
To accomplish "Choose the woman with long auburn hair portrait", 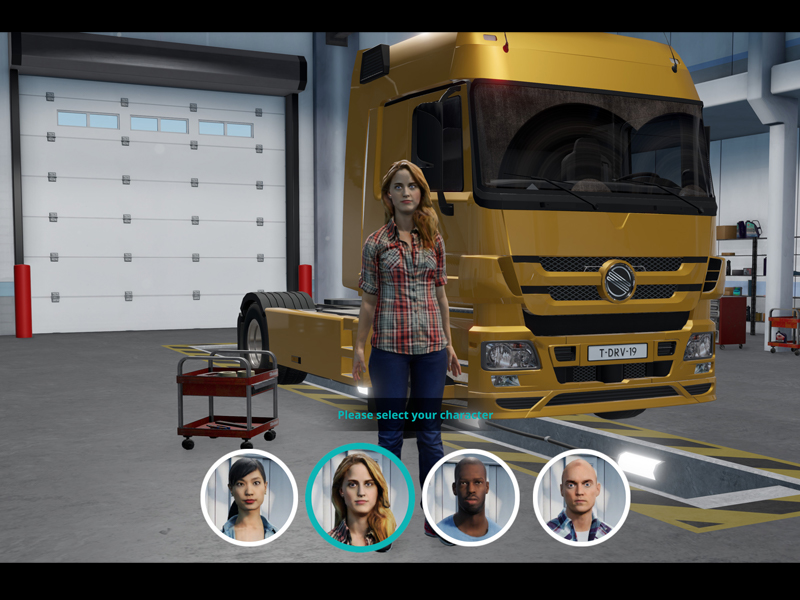I will pyautogui.click(x=360, y=497).
